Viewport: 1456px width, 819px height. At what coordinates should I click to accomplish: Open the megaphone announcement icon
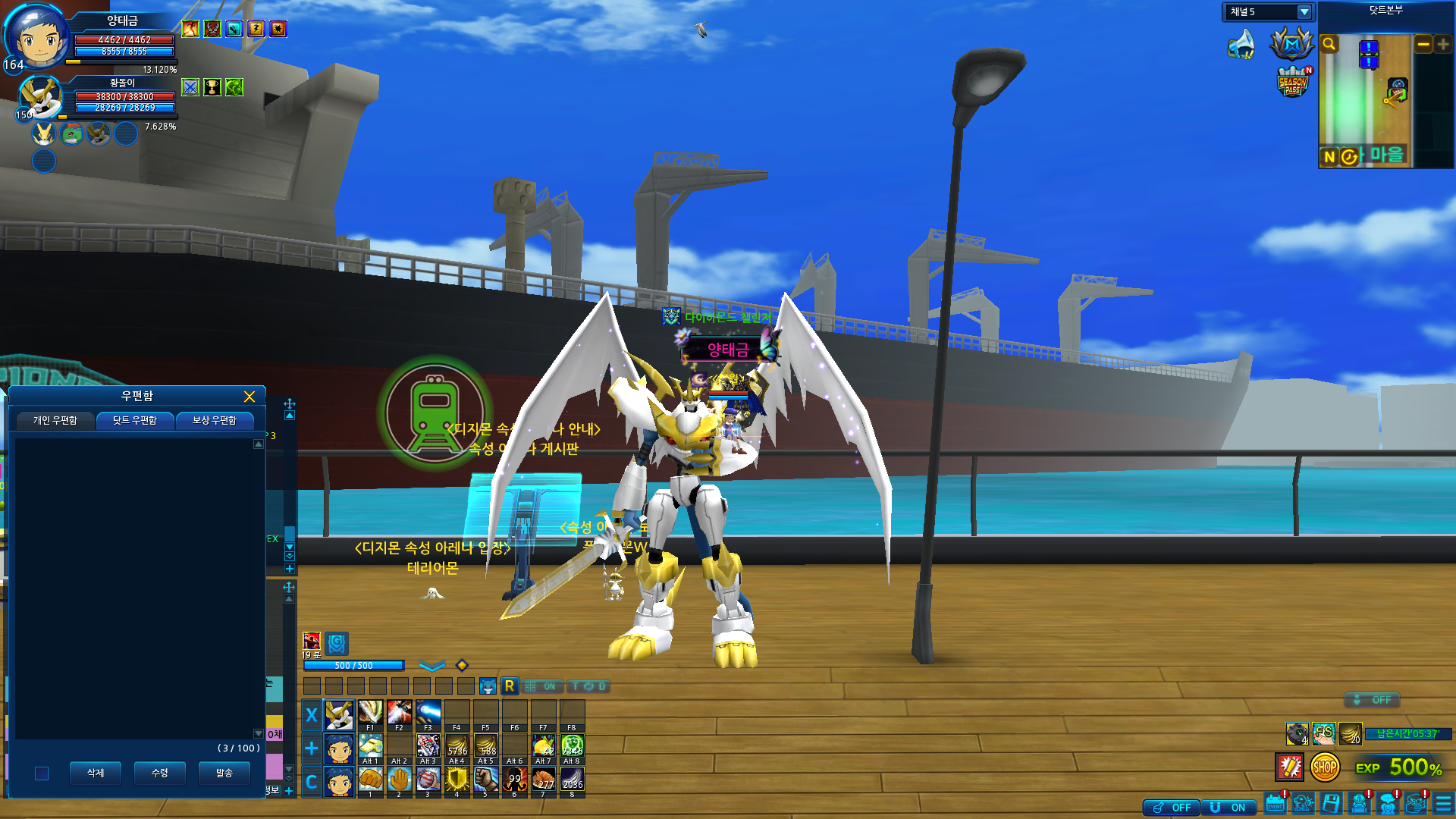[1242, 45]
